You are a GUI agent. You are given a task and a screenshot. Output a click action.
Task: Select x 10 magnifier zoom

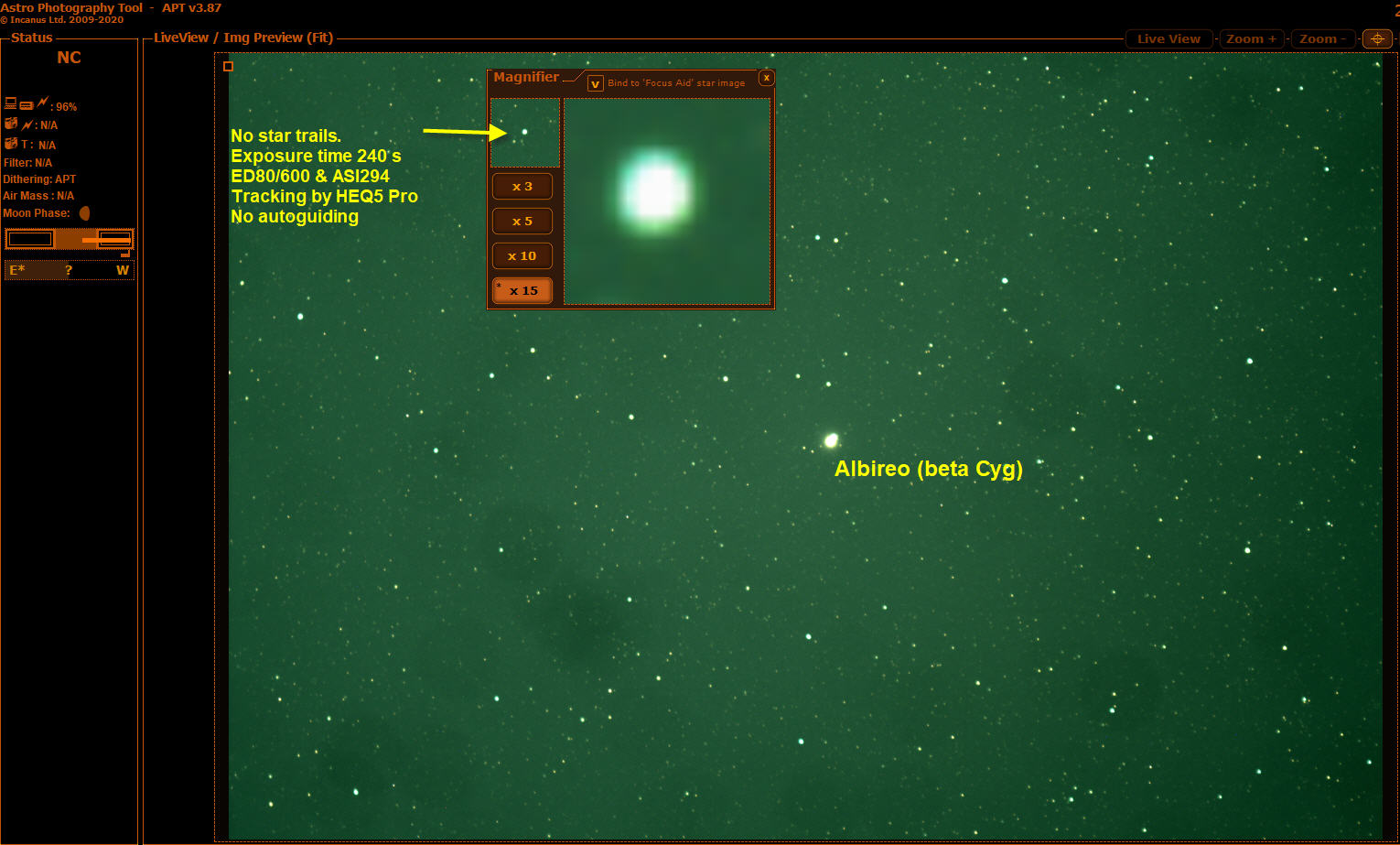coord(522,256)
